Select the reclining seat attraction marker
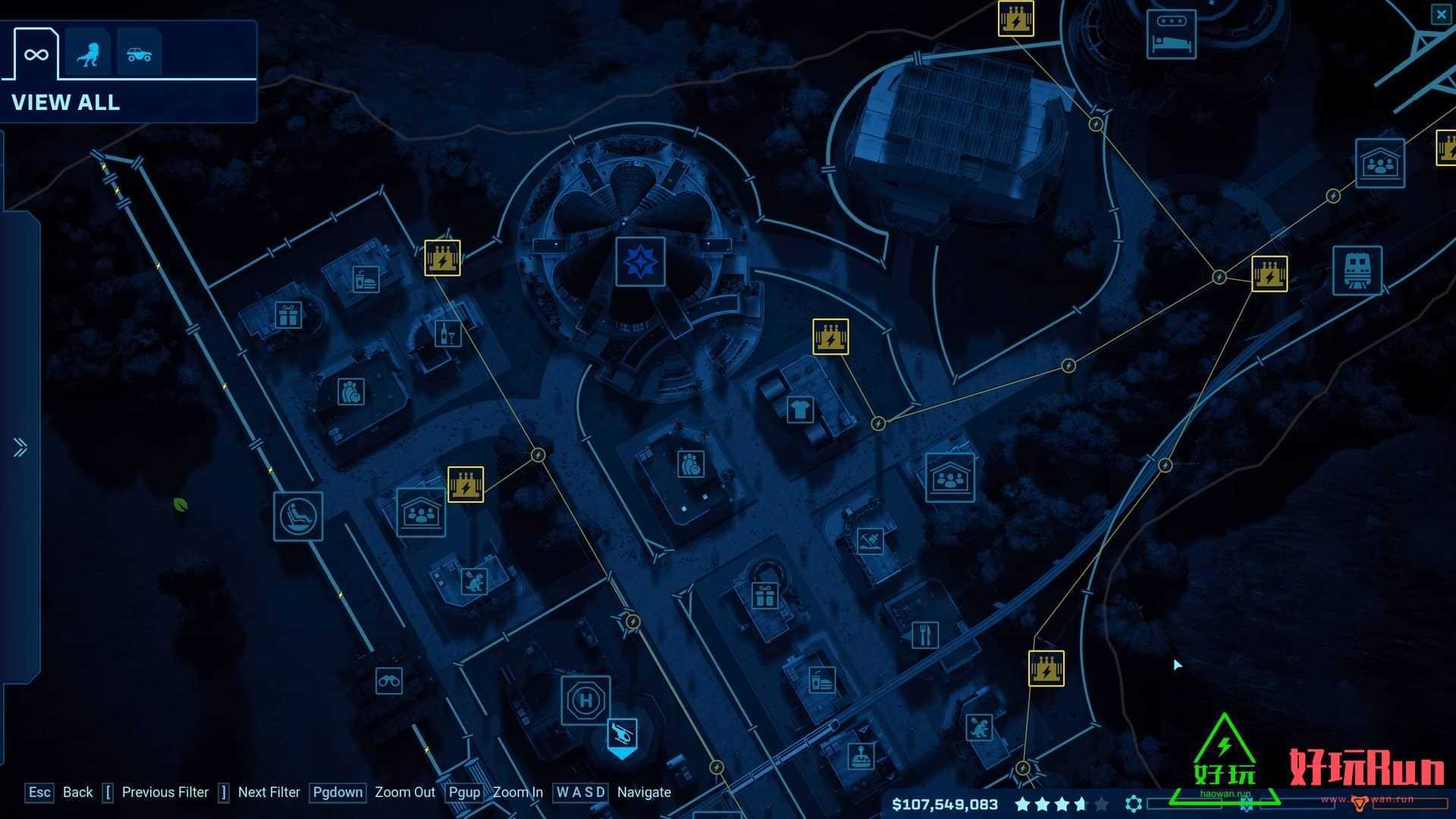This screenshot has height=819, width=1456. point(298,516)
